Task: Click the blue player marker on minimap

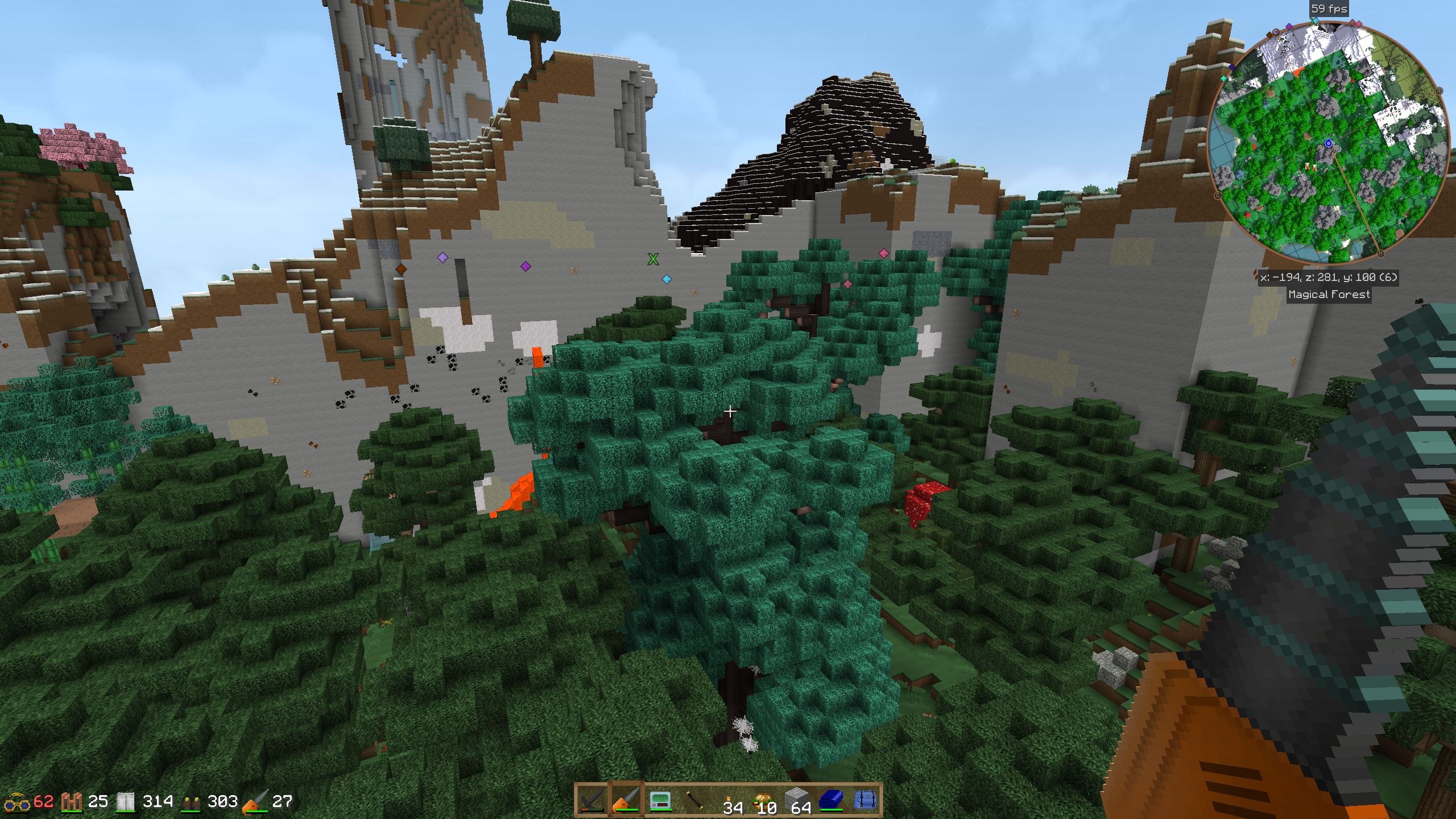Action: [x=1329, y=143]
